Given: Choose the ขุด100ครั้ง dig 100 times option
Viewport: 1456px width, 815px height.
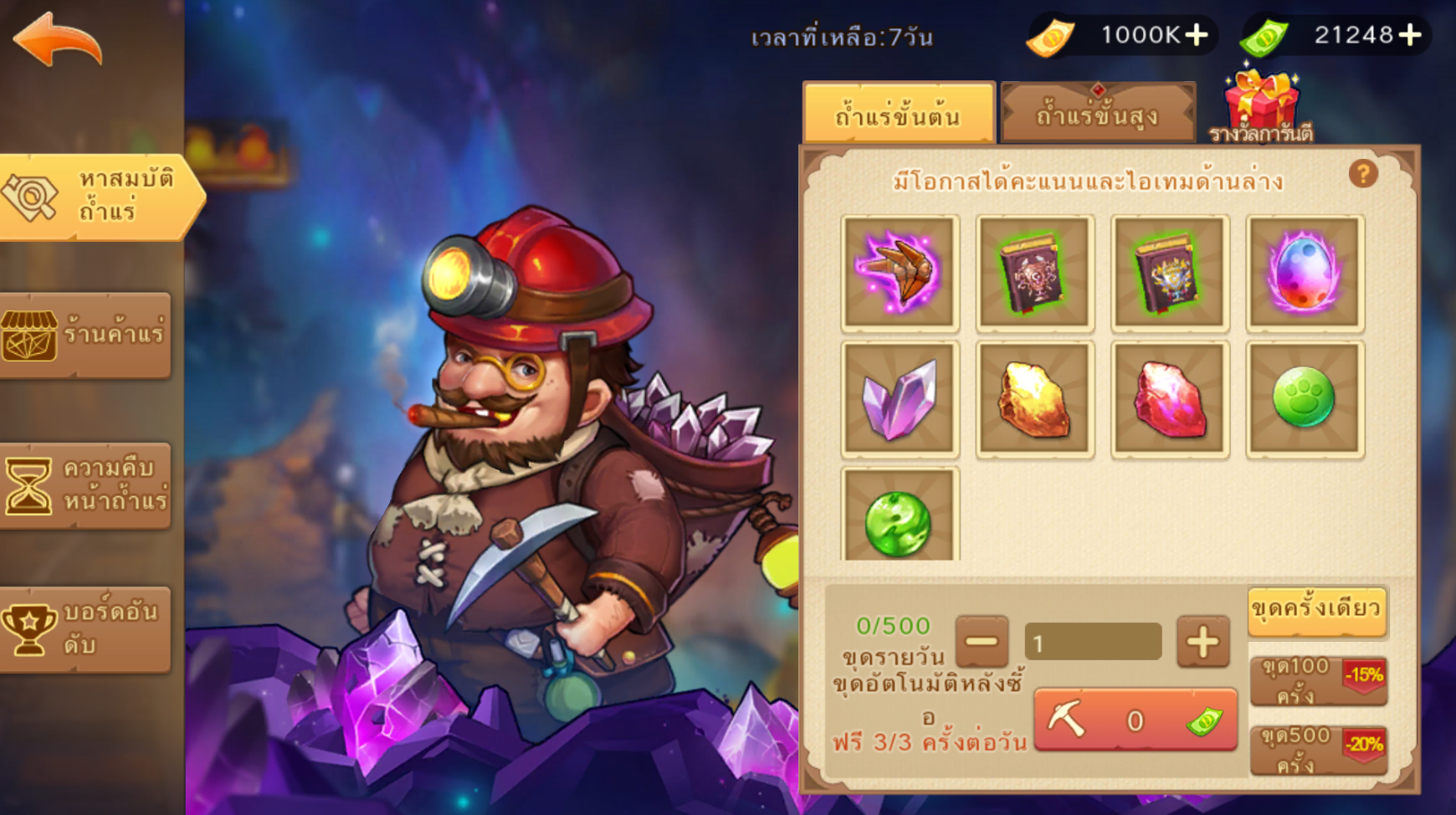Looking at the screenshot, I should [1318, 680].
